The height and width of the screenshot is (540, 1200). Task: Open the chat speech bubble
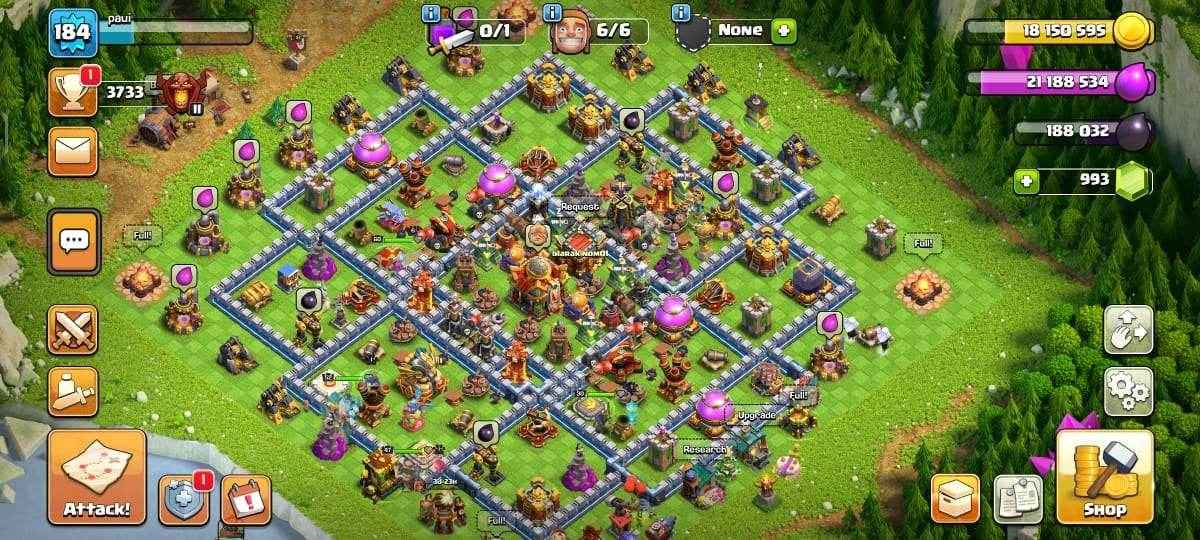pyautogui.click(x=74, y=241)
